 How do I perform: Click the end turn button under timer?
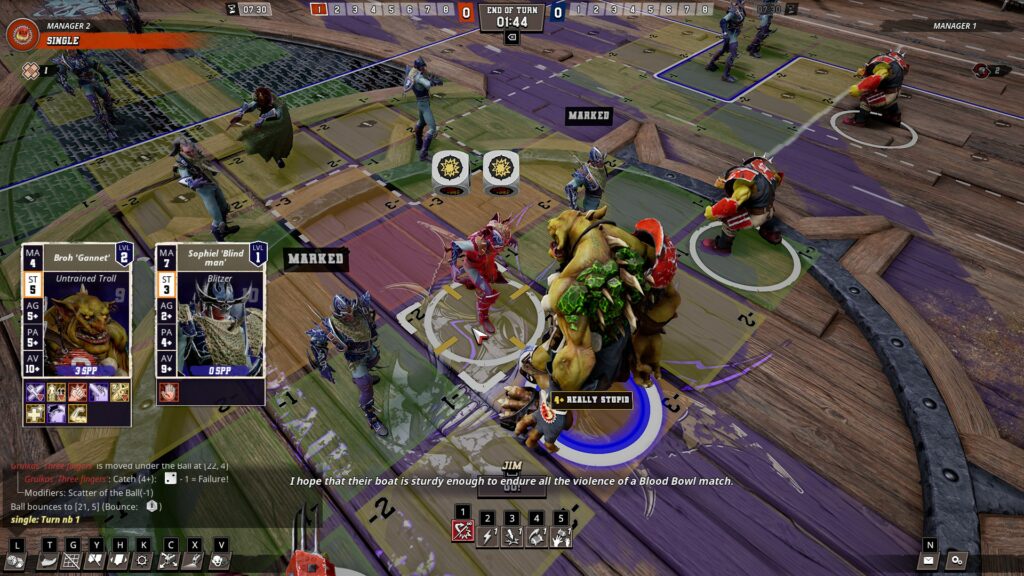tap(511, 37)
